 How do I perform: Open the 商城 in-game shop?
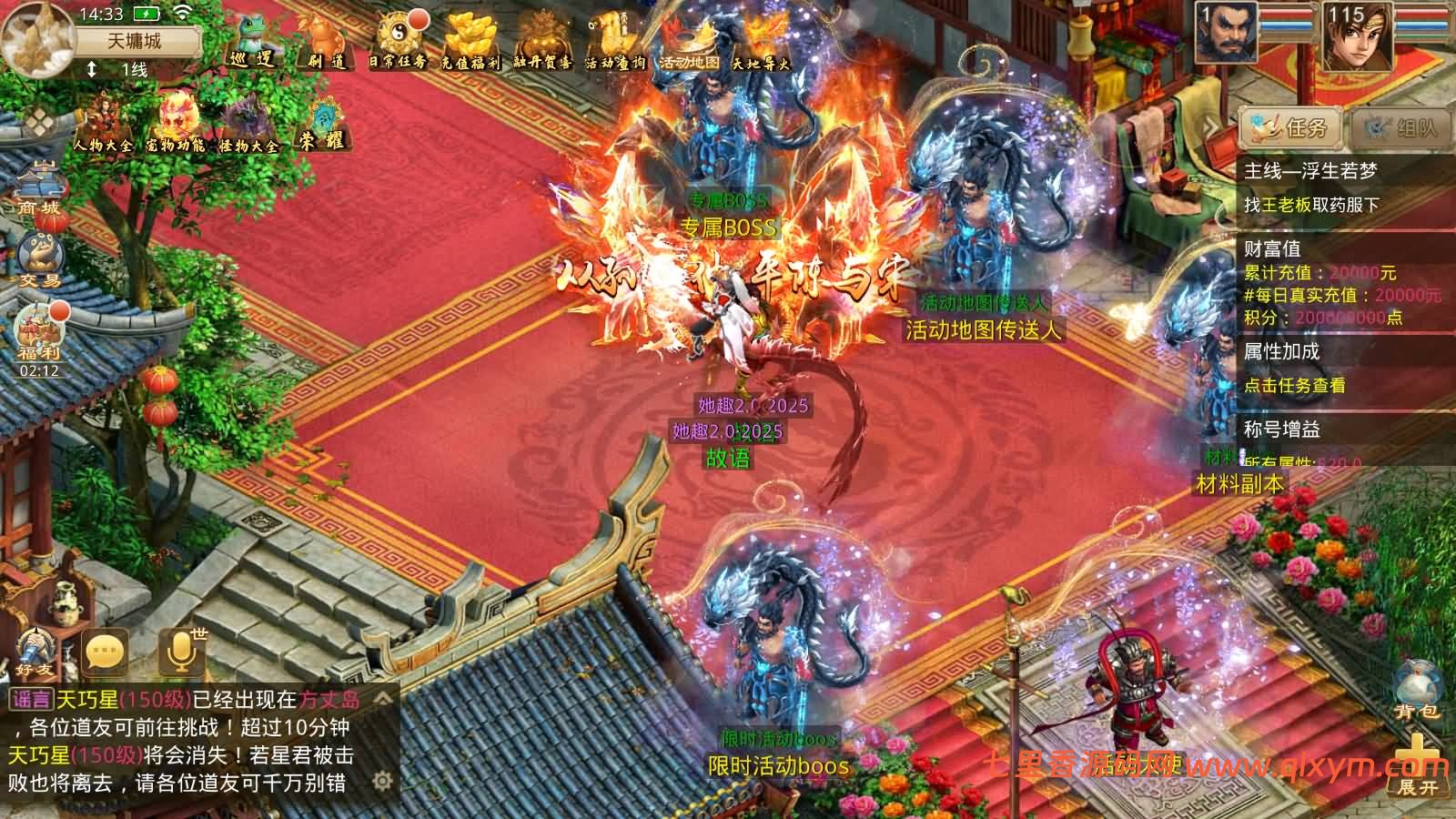pos(38,191)
